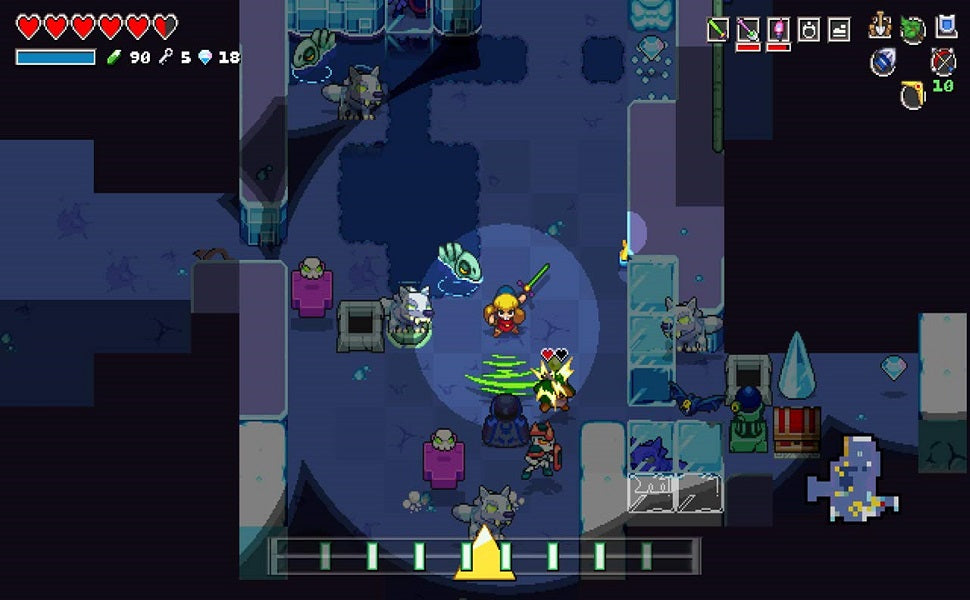Select the blue shield item icon

945,27
